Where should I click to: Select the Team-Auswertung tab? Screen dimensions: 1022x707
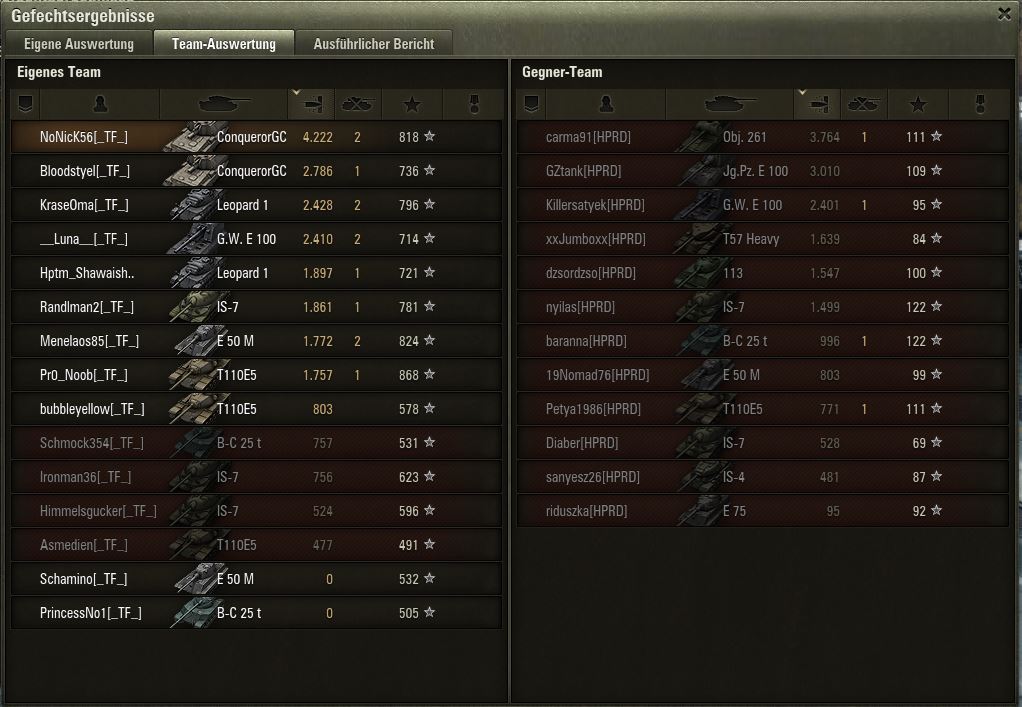(x=223, y=44)
